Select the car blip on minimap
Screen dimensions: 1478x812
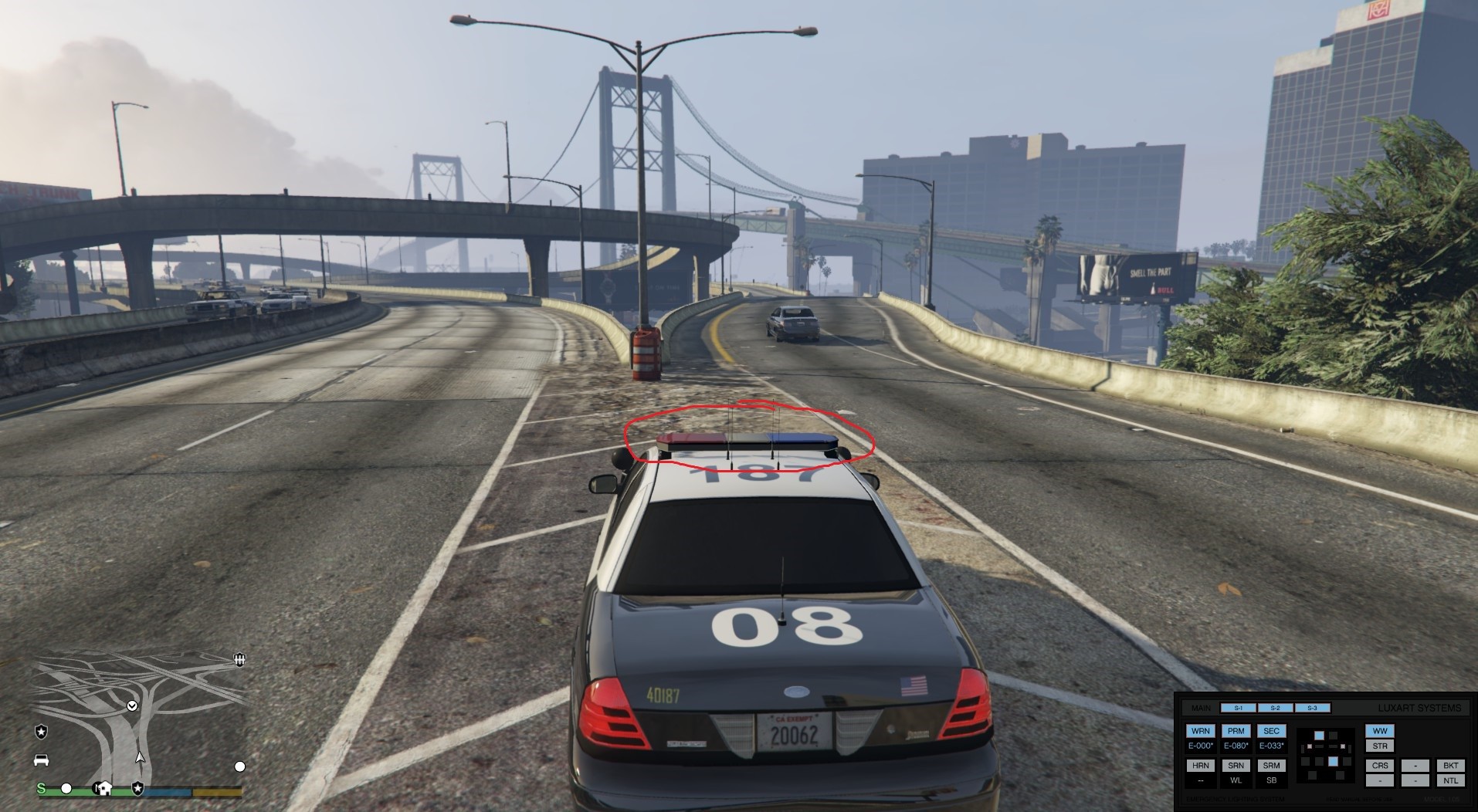[x=42, y=760]
